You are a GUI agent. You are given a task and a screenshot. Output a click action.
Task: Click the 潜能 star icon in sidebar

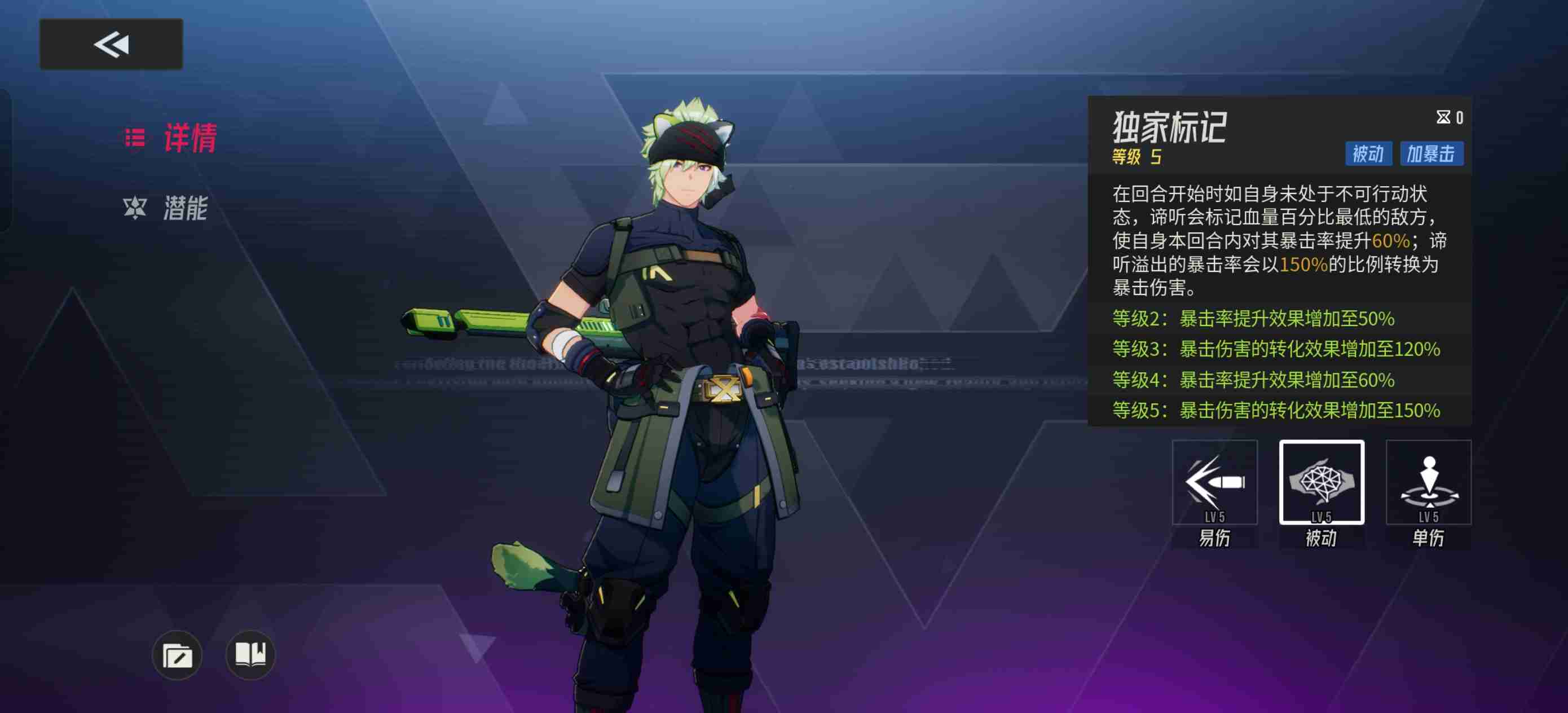[x=135, y=207]
